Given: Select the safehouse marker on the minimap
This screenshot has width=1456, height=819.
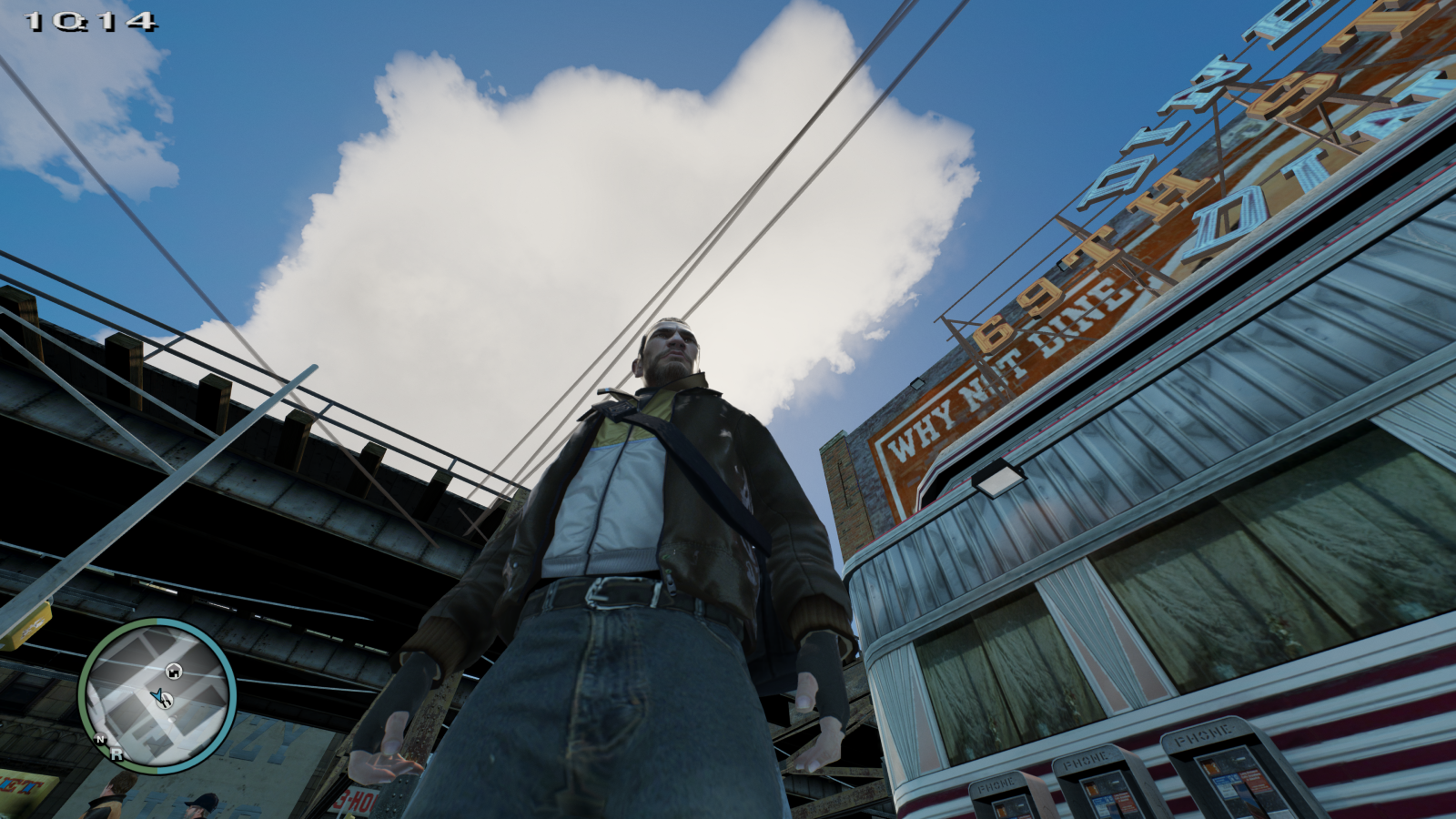Looking at the screenshot, I should pos(173,672).
